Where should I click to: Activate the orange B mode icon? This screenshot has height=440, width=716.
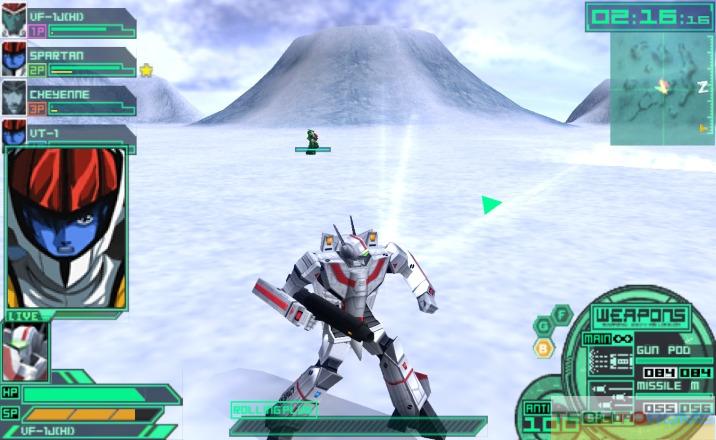[543, 348]
